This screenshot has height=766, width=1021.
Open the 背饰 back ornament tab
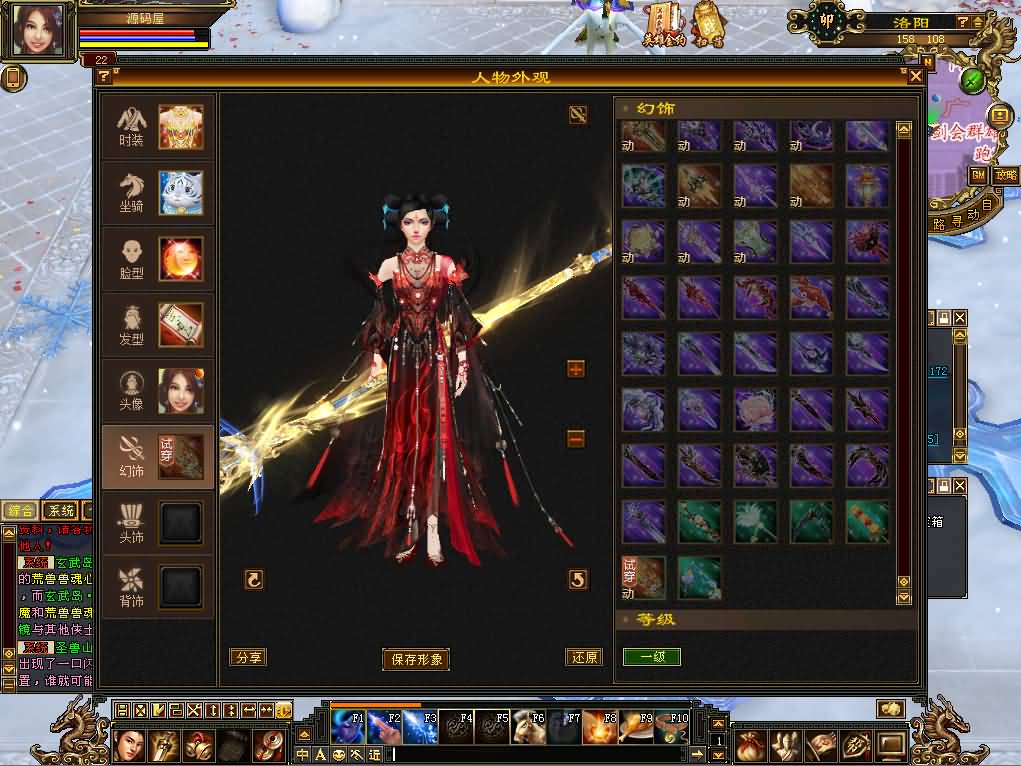pos(158,587)
